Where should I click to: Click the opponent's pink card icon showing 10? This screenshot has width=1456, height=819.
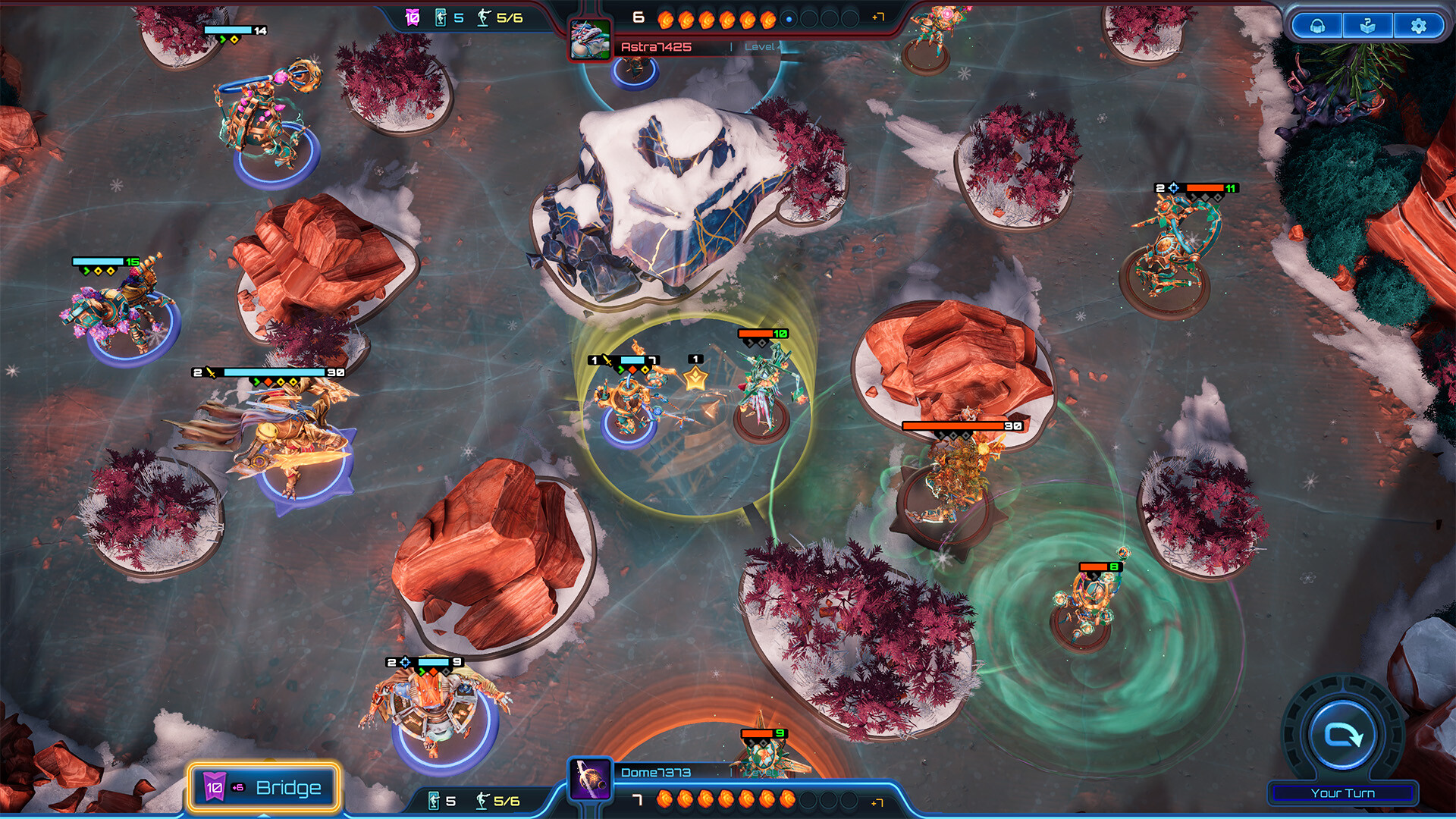click(411, 17)
